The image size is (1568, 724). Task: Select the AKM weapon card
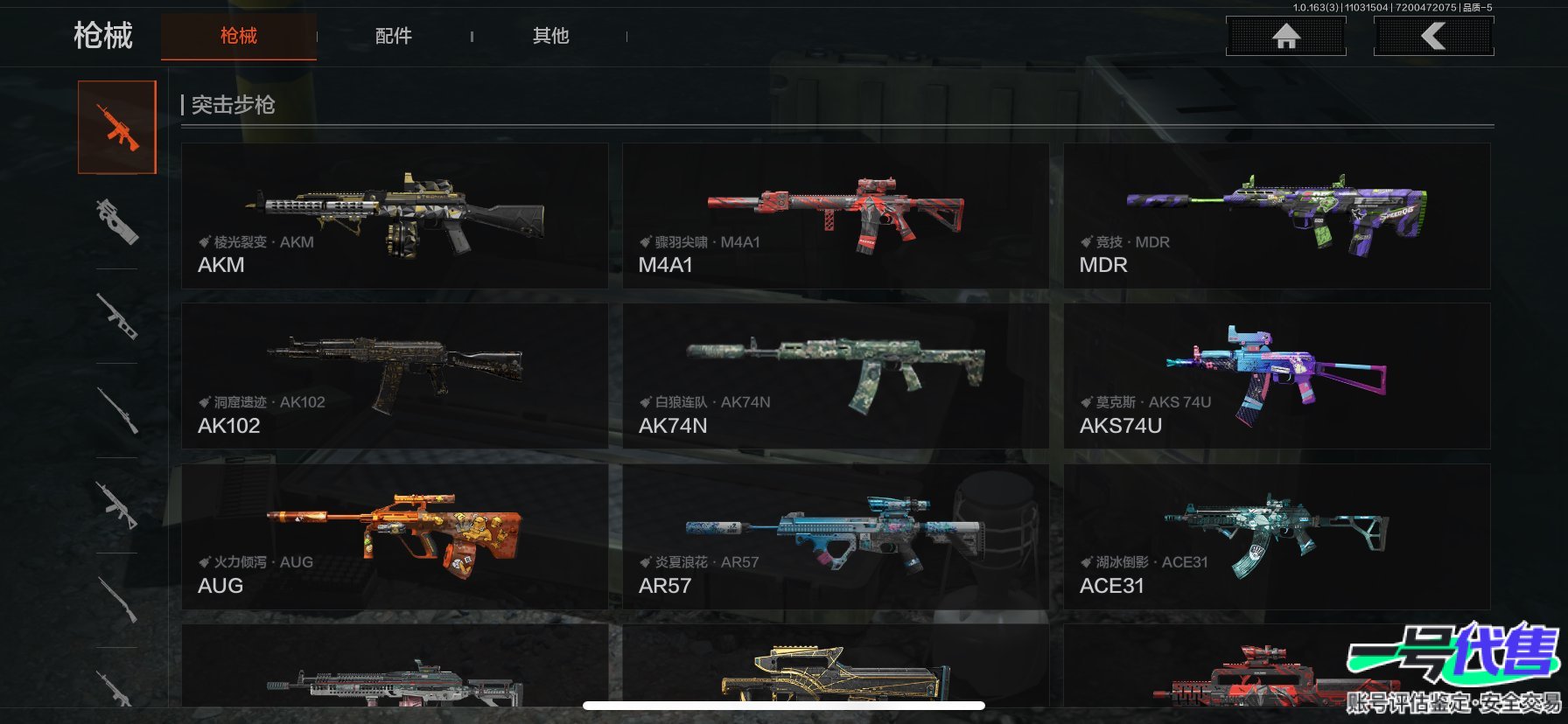[395, 216]
